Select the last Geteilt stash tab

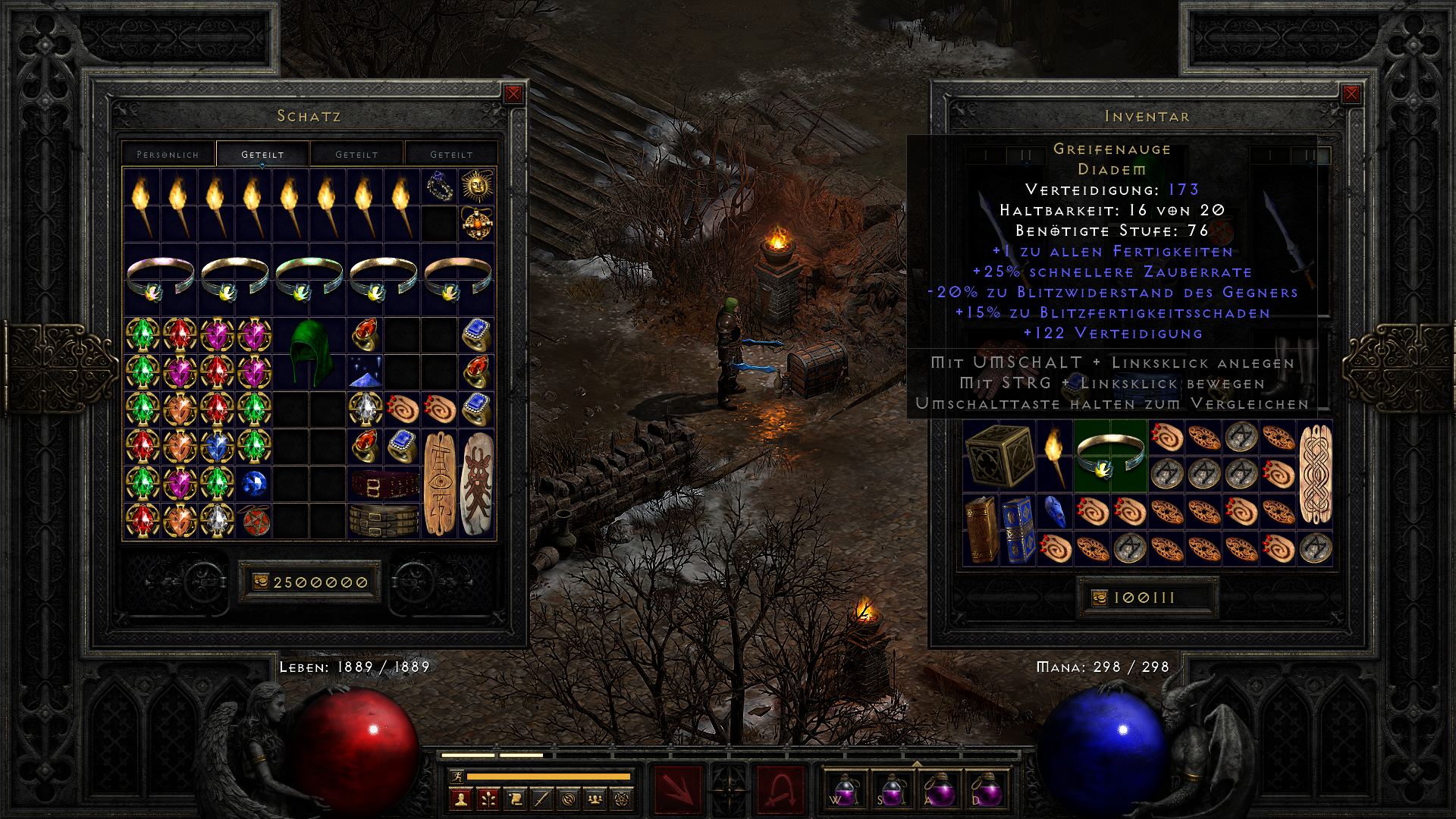(450, 153)
